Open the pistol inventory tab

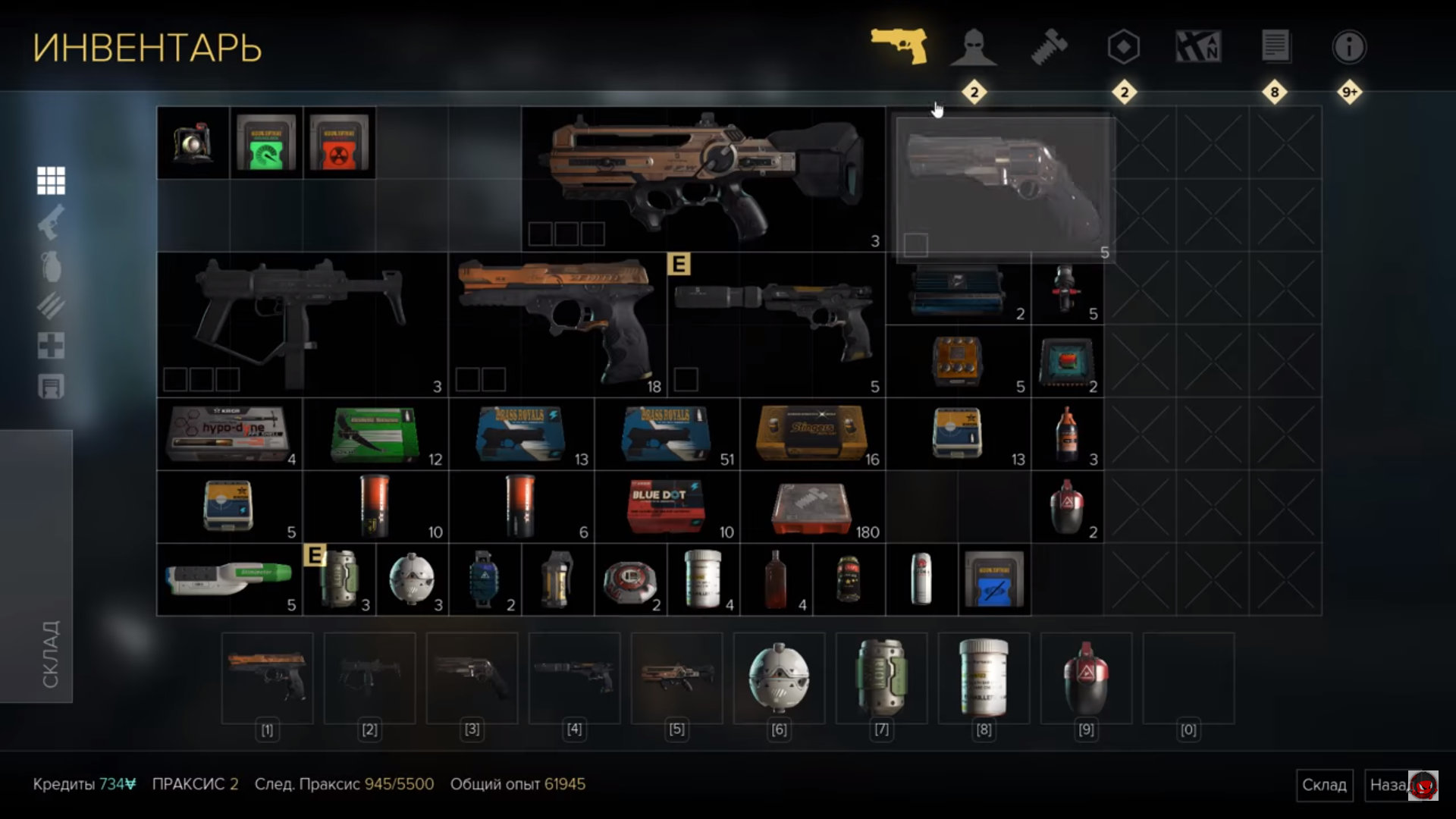tap(899, 47)
